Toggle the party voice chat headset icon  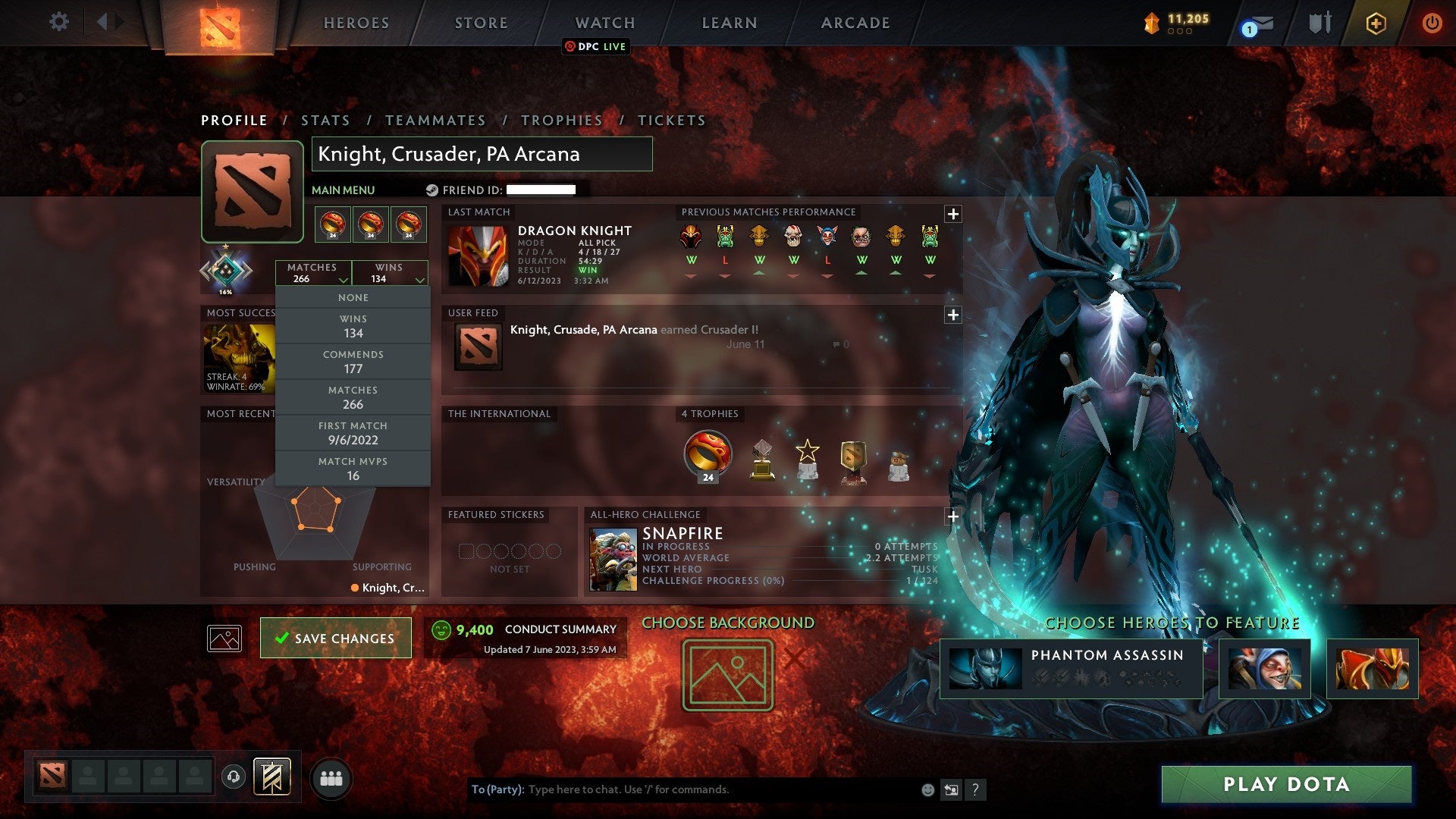(x=232, y=777)
